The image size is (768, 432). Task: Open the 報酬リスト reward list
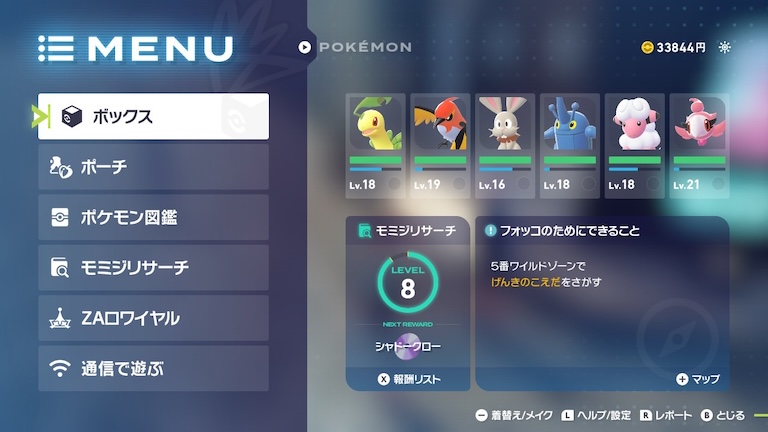coord(408,379)
